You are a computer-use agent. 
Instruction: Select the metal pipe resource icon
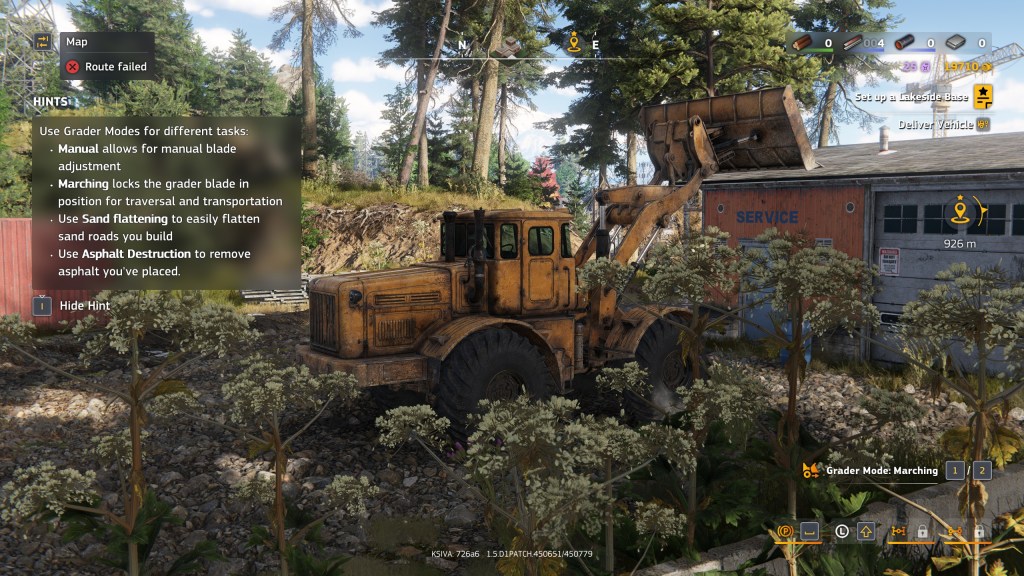904,43
